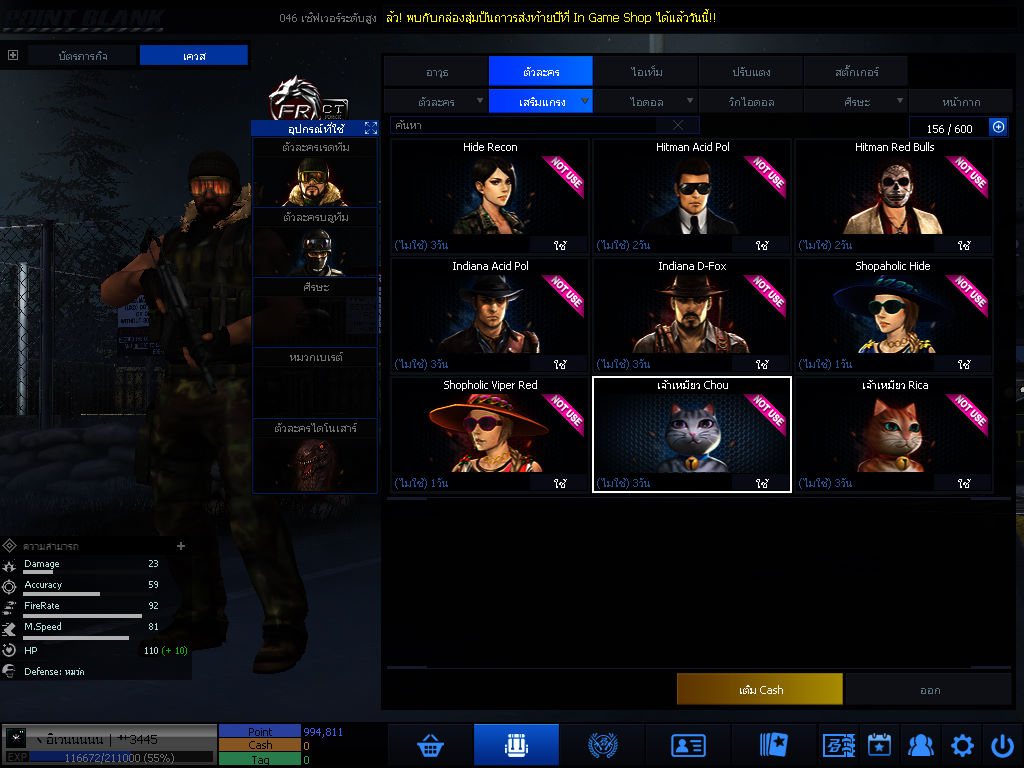
Task: Open the ไอเท็ม (items) tab
Action: pos(646,72)
